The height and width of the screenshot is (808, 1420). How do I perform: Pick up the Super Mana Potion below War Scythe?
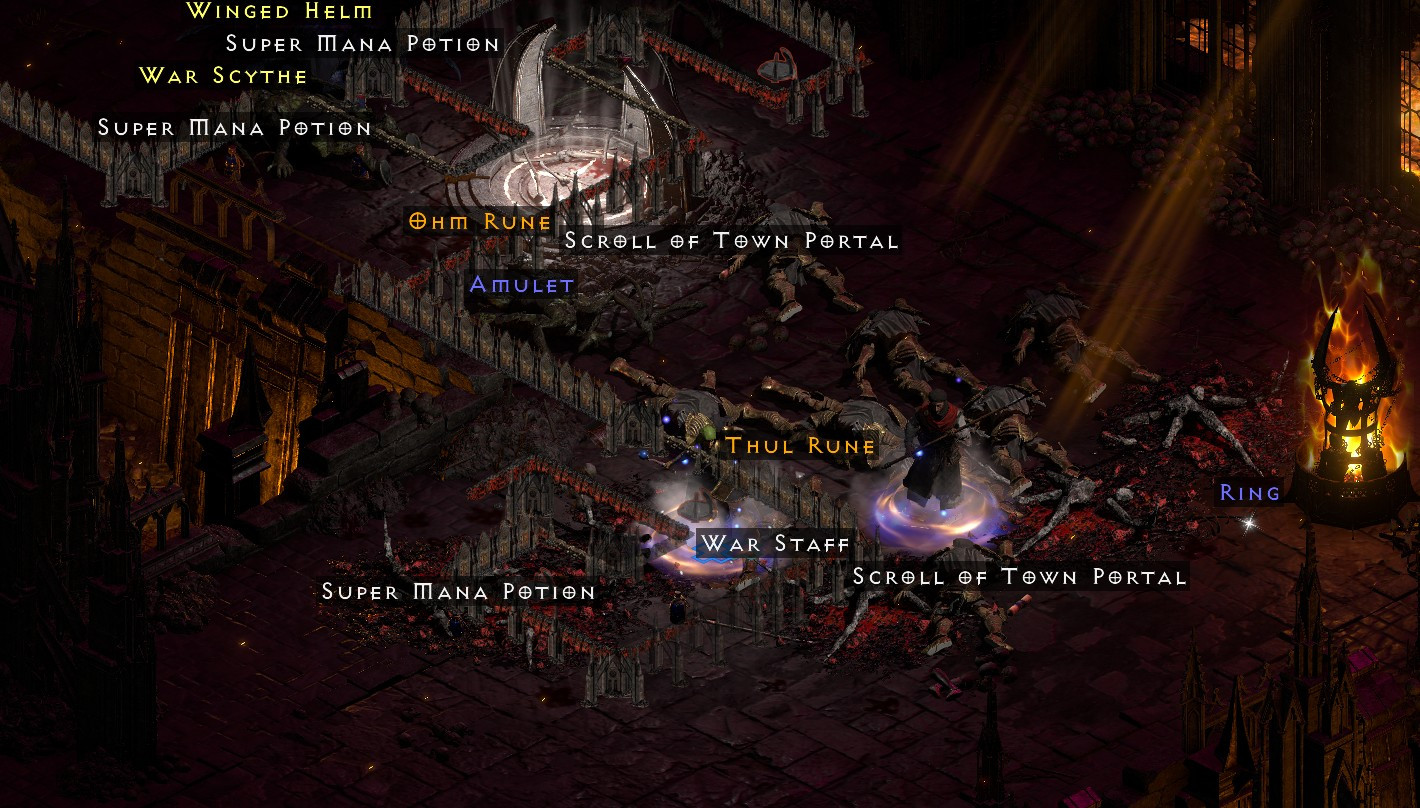click(234, 128)
